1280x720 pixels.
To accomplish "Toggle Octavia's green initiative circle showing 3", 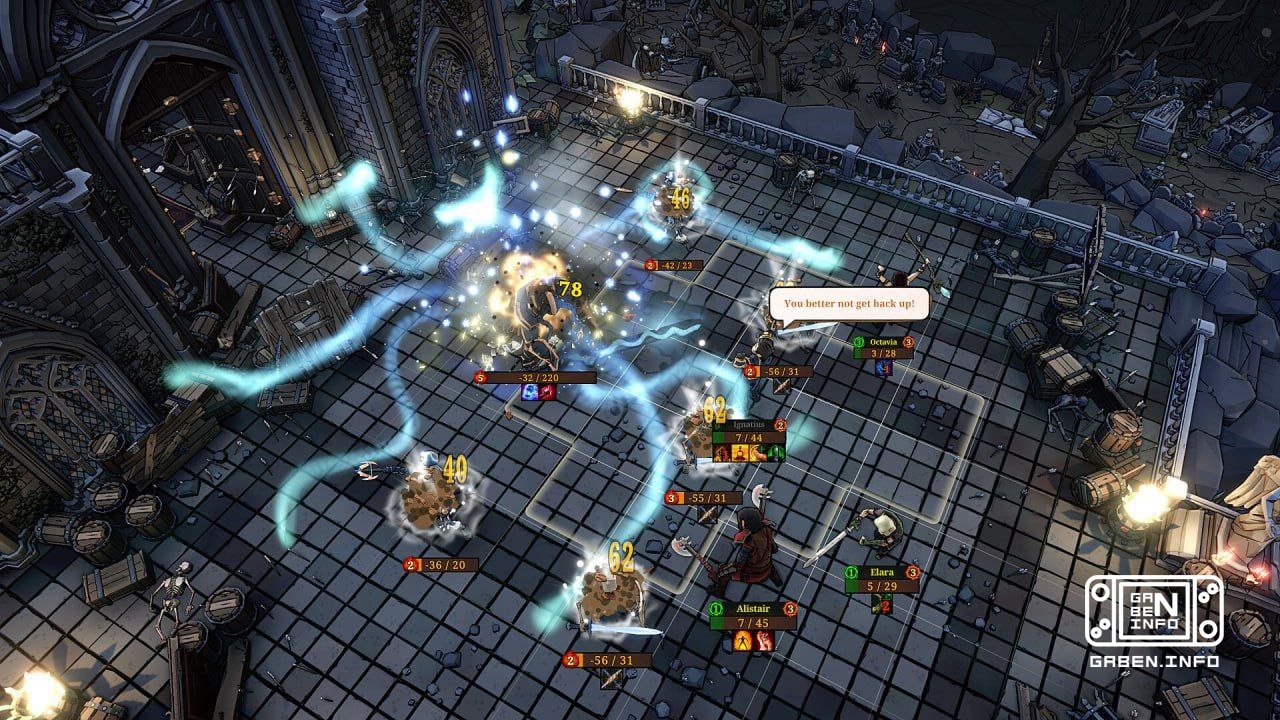I will pyautogui.click(x=859, y=342).
